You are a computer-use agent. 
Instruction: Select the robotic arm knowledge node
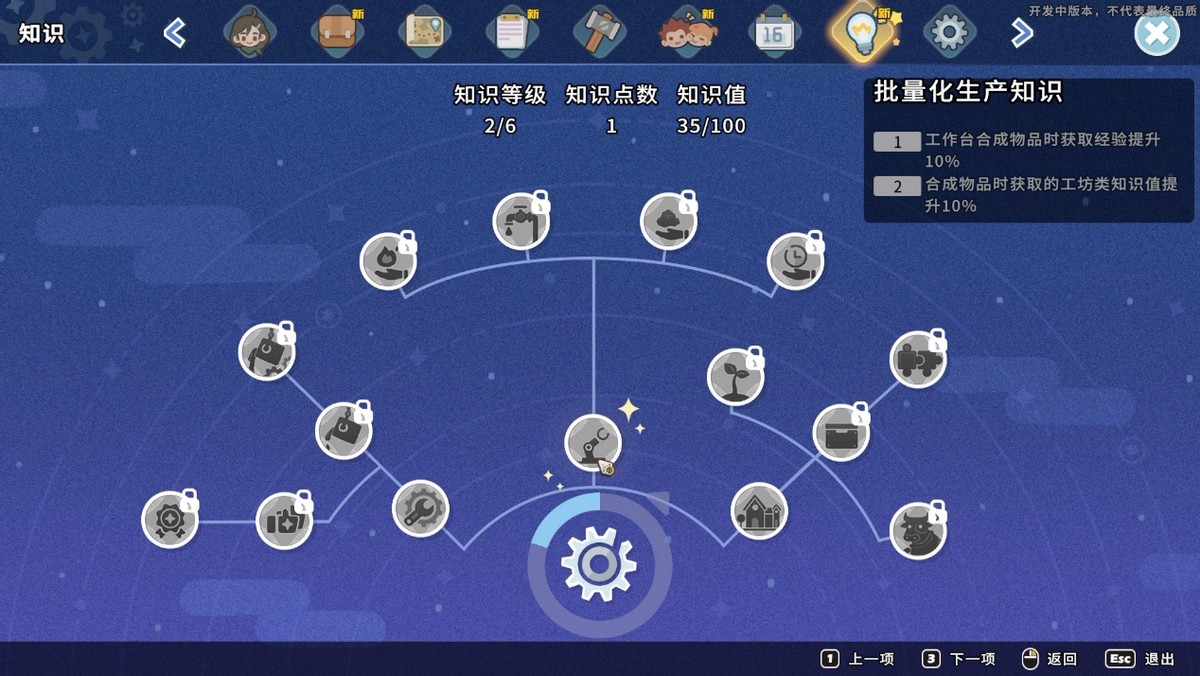tap(593, 443)
